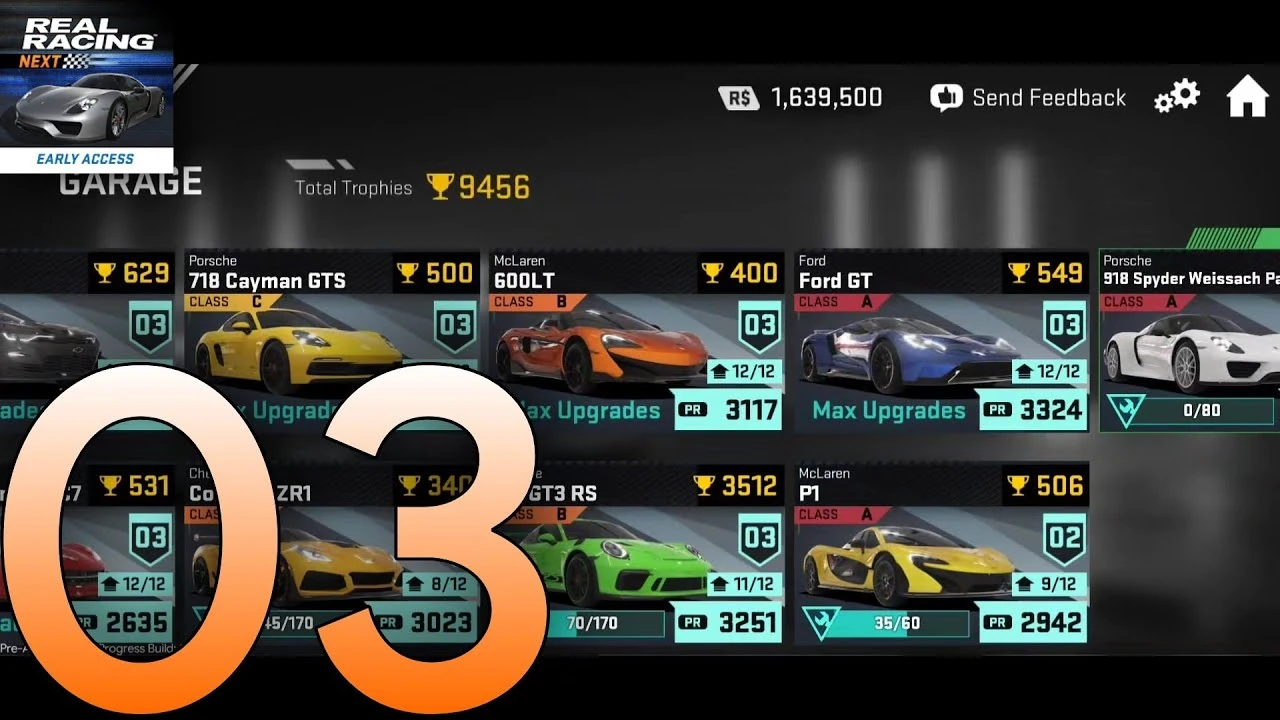
Task: Click the trophy count on 918 Spyder card
Action: coord(1272,272)
